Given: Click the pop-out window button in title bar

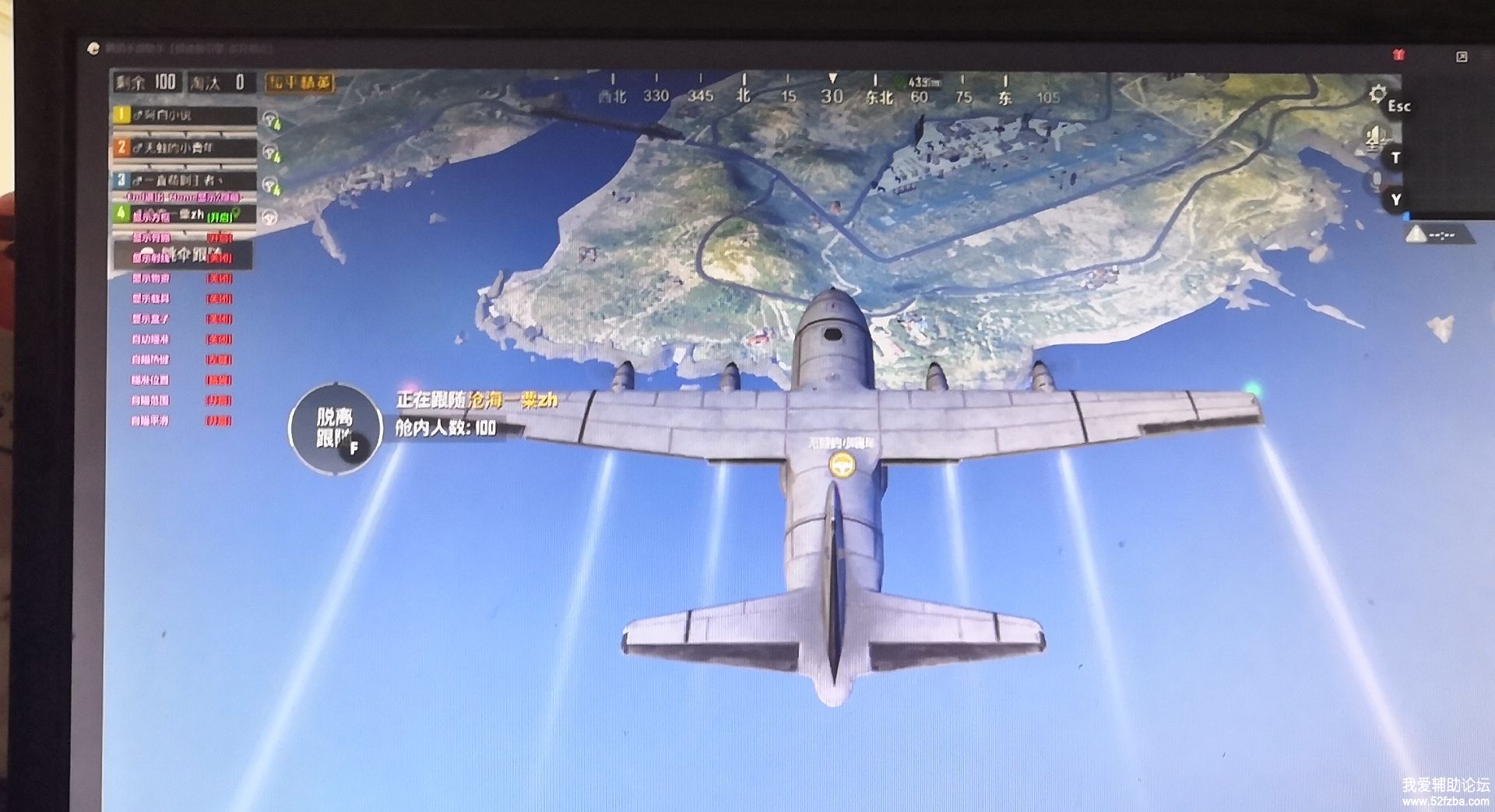Looking at the screenshot, I should click(x=1462, y=56).
